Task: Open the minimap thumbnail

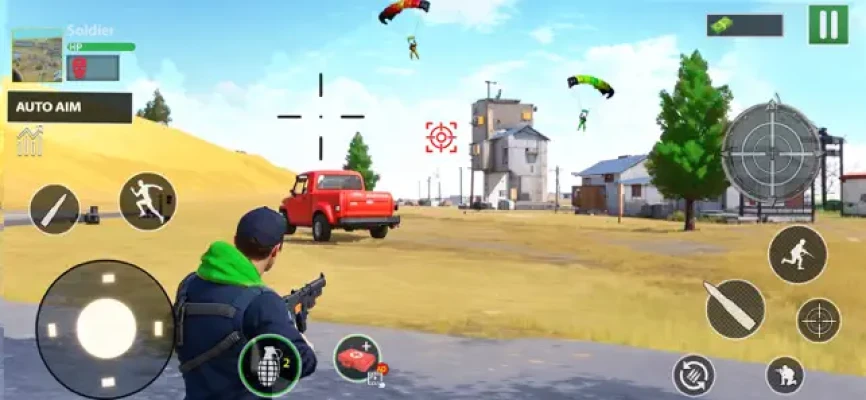Action: coord(37,55)
